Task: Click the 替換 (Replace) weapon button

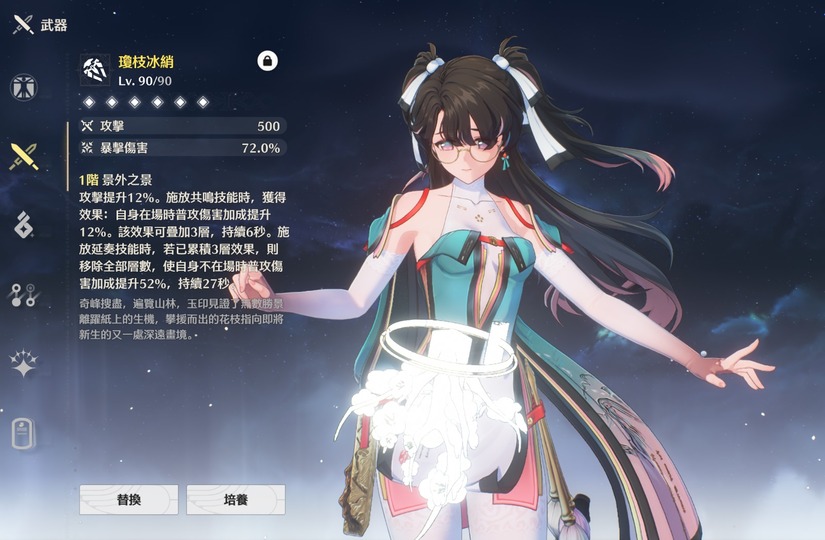Action: (x=128, y=499)
